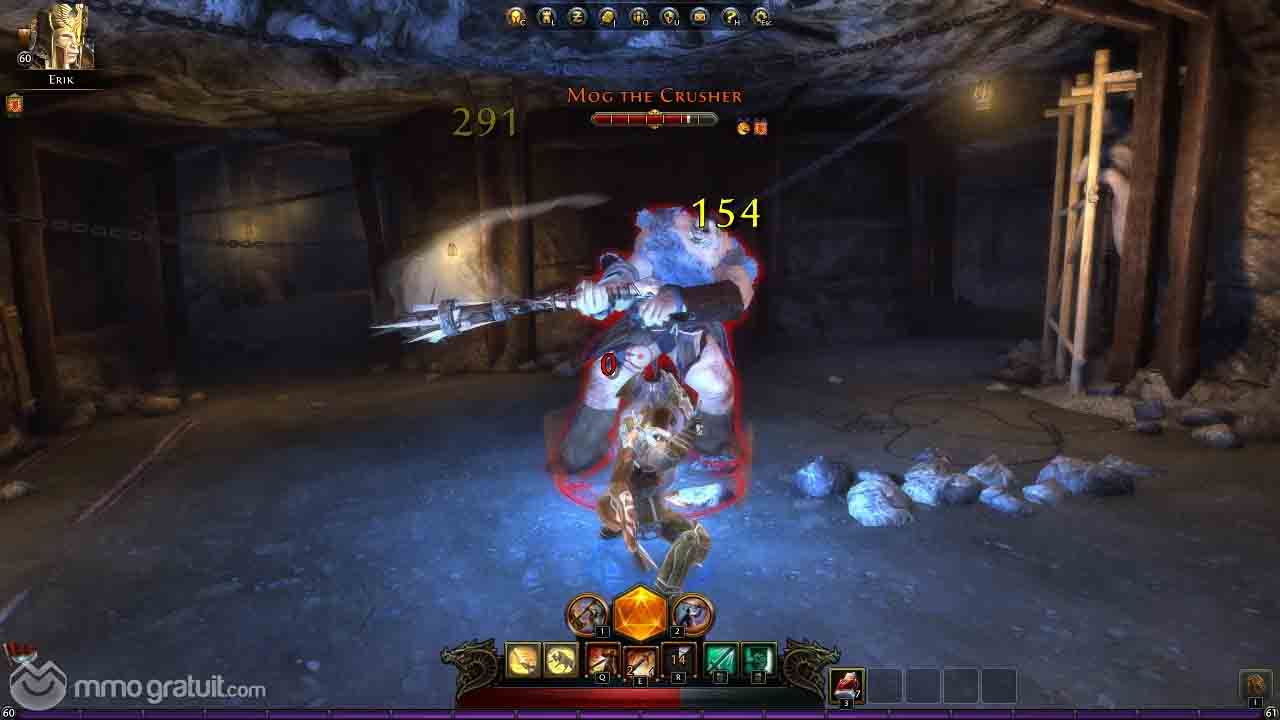The image size is (1280, 720).
Task: Activate the orange d20 action point gem
Action: (640, 613)
